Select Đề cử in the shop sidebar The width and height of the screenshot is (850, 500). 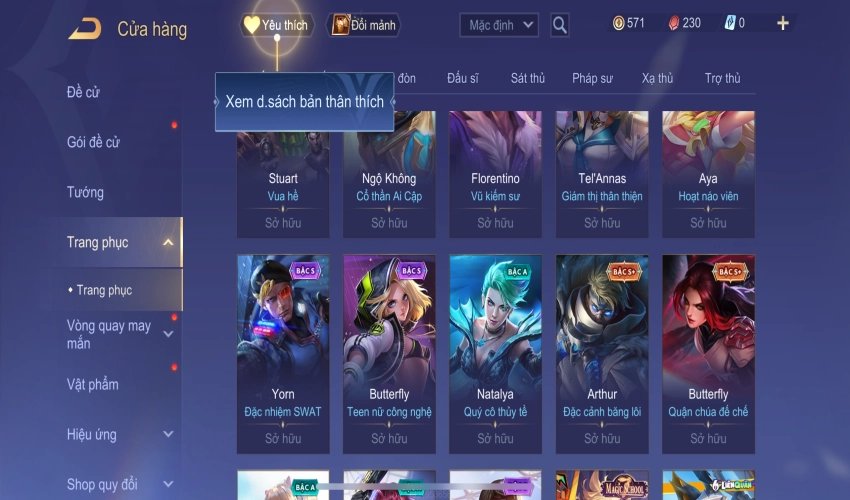coord(84,93)
